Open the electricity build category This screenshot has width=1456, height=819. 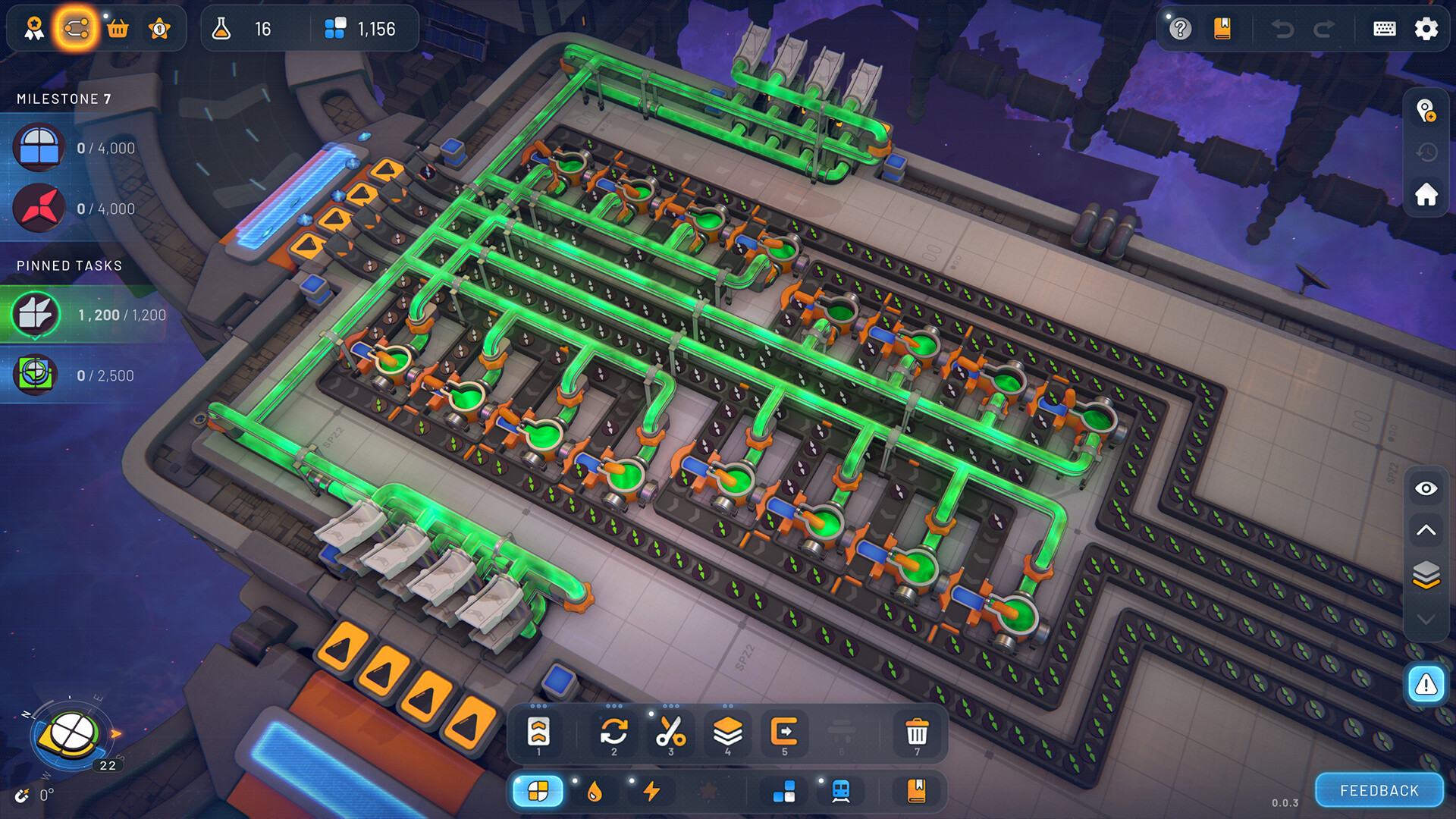click(x=651, y=791)
